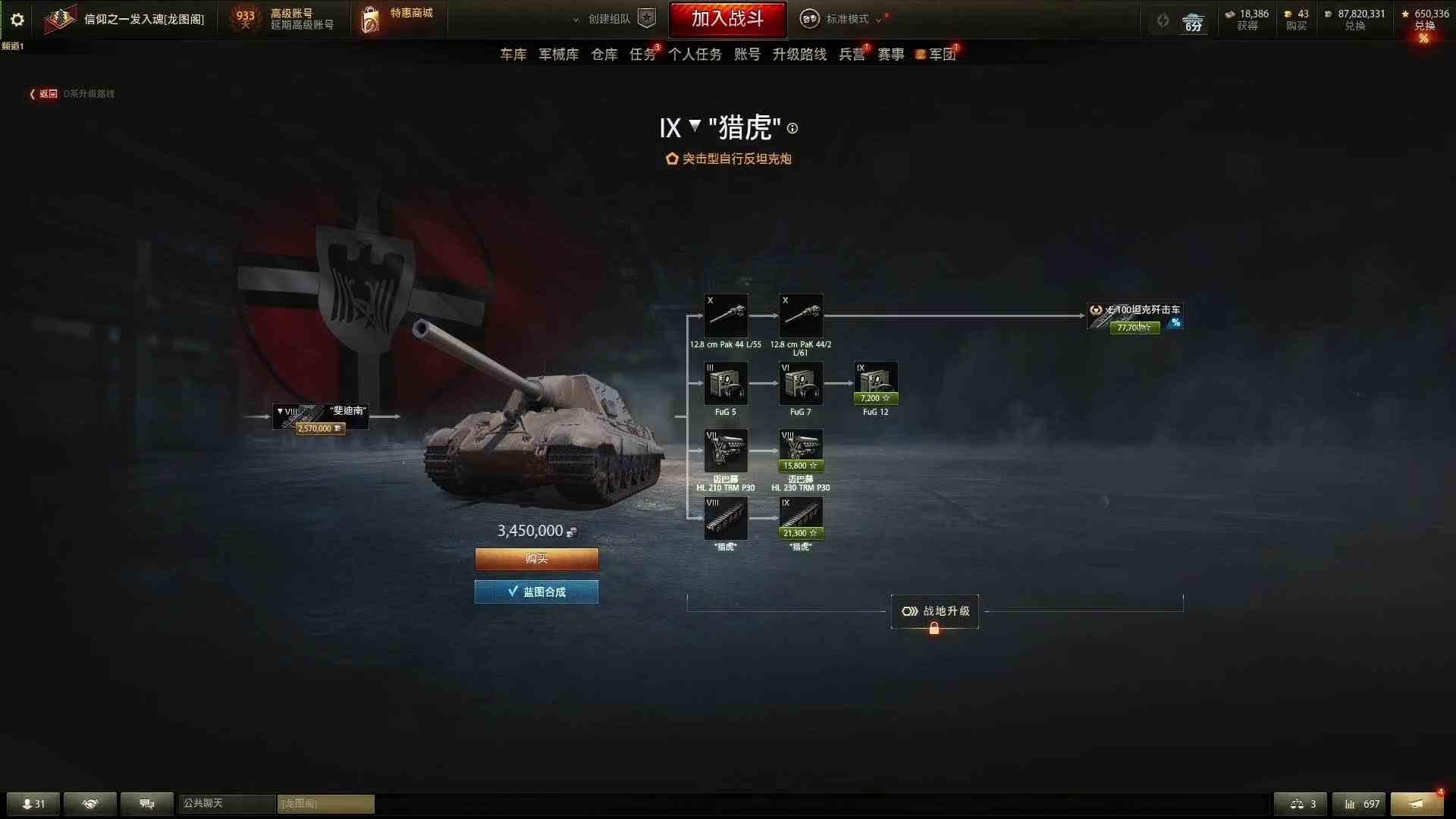Switch to the 车库 garage tab
1456x819 pixels.
(513, 54)
